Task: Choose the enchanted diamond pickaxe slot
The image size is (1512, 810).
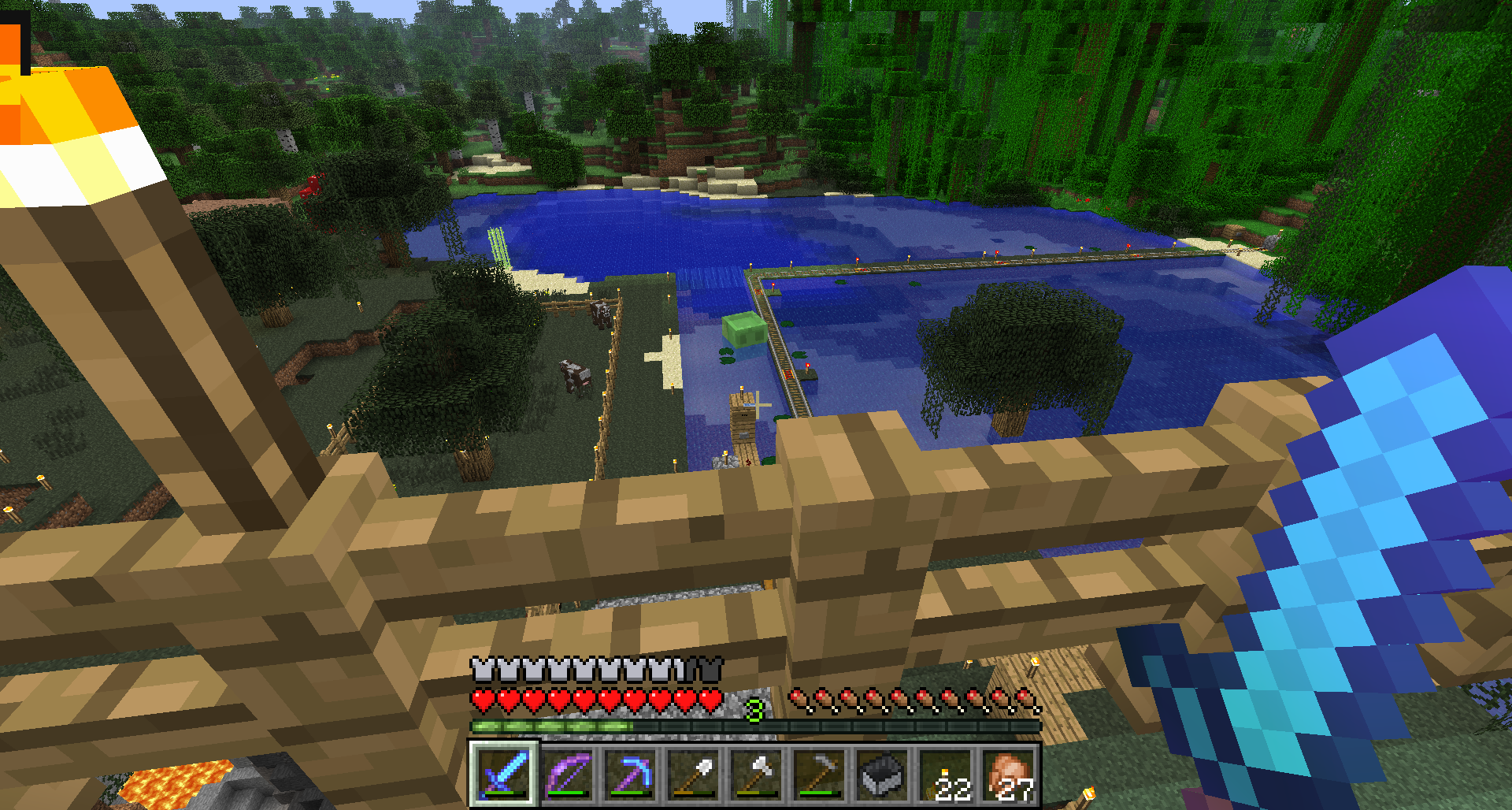Action: 631,774
